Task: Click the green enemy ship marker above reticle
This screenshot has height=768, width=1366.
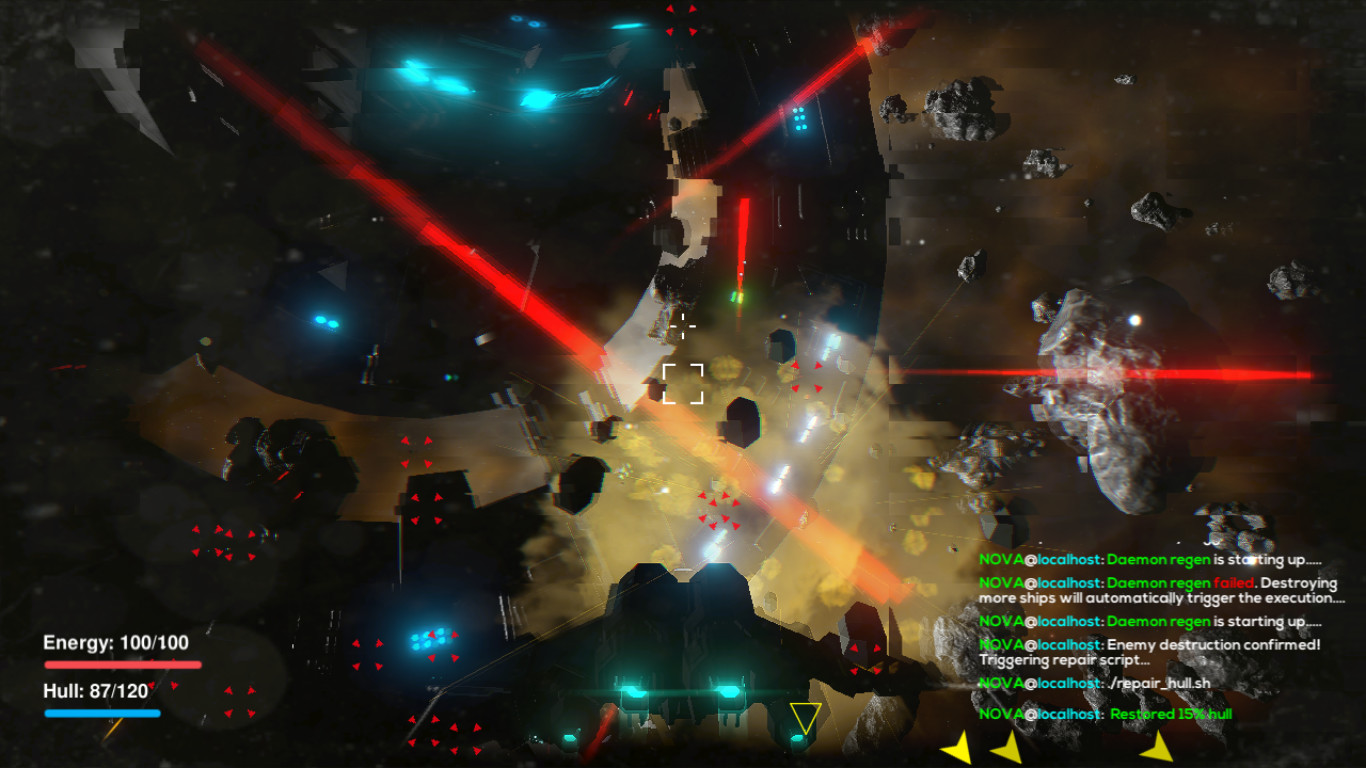Action: (x=737, y=296)
